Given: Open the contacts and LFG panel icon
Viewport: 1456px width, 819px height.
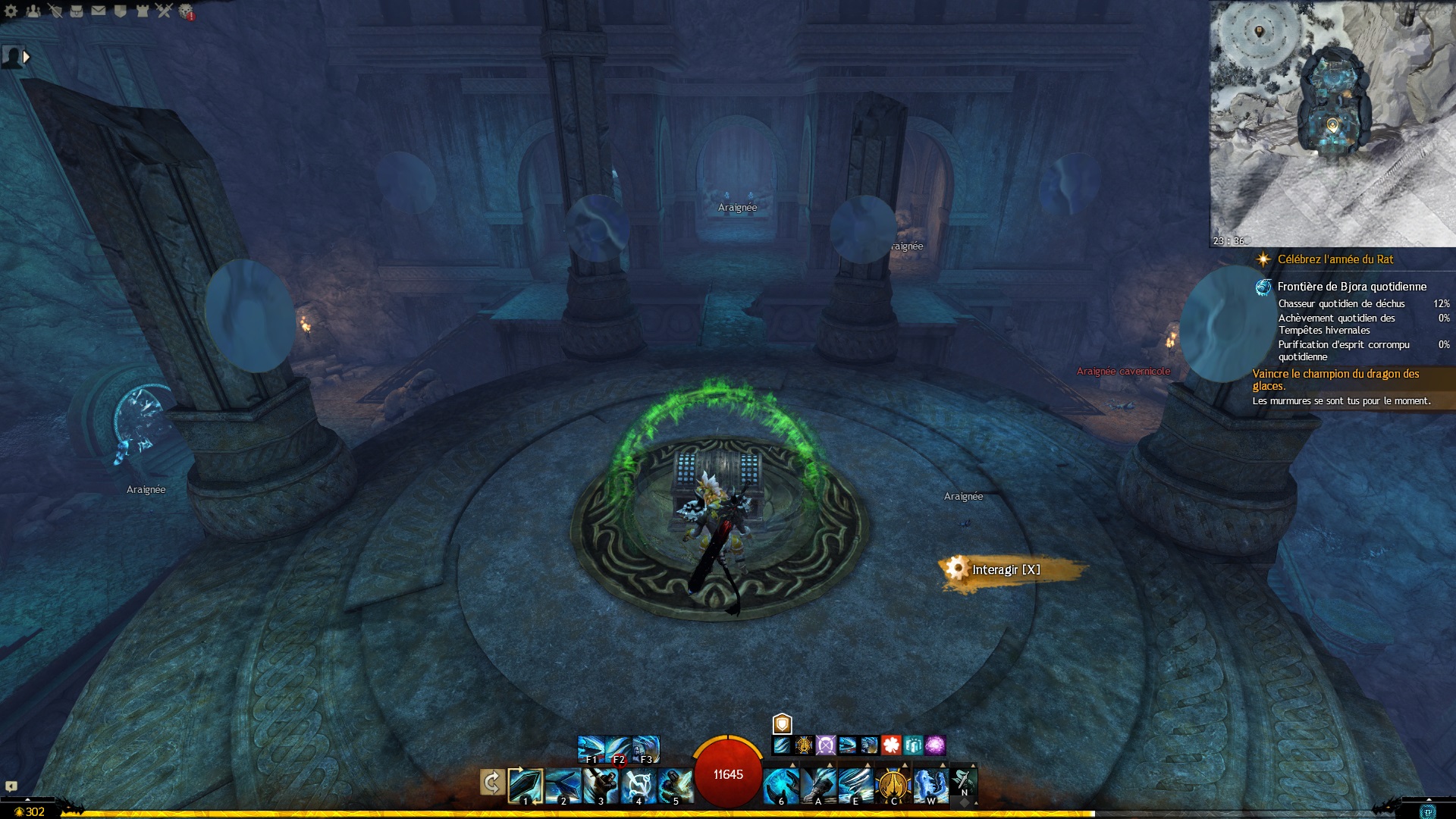Looking at the screenshot, I should (33, 11).
